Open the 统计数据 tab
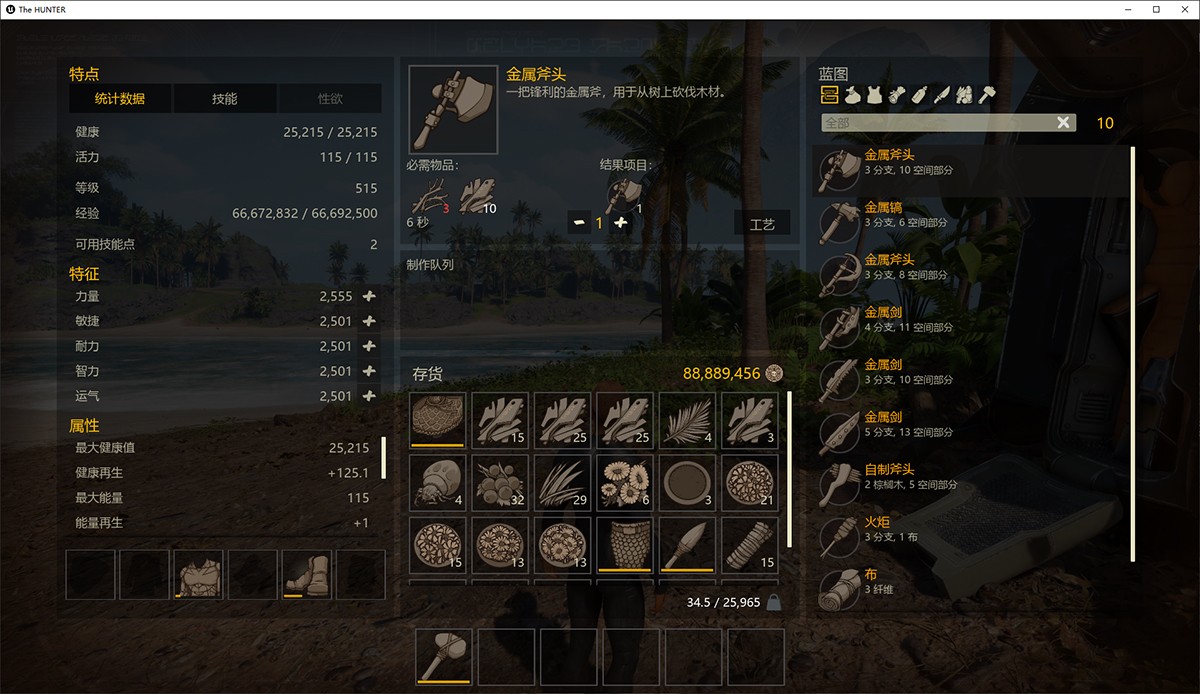This screenshot has height=694, width=1200. pyautogui.click(x=120, y=98)
